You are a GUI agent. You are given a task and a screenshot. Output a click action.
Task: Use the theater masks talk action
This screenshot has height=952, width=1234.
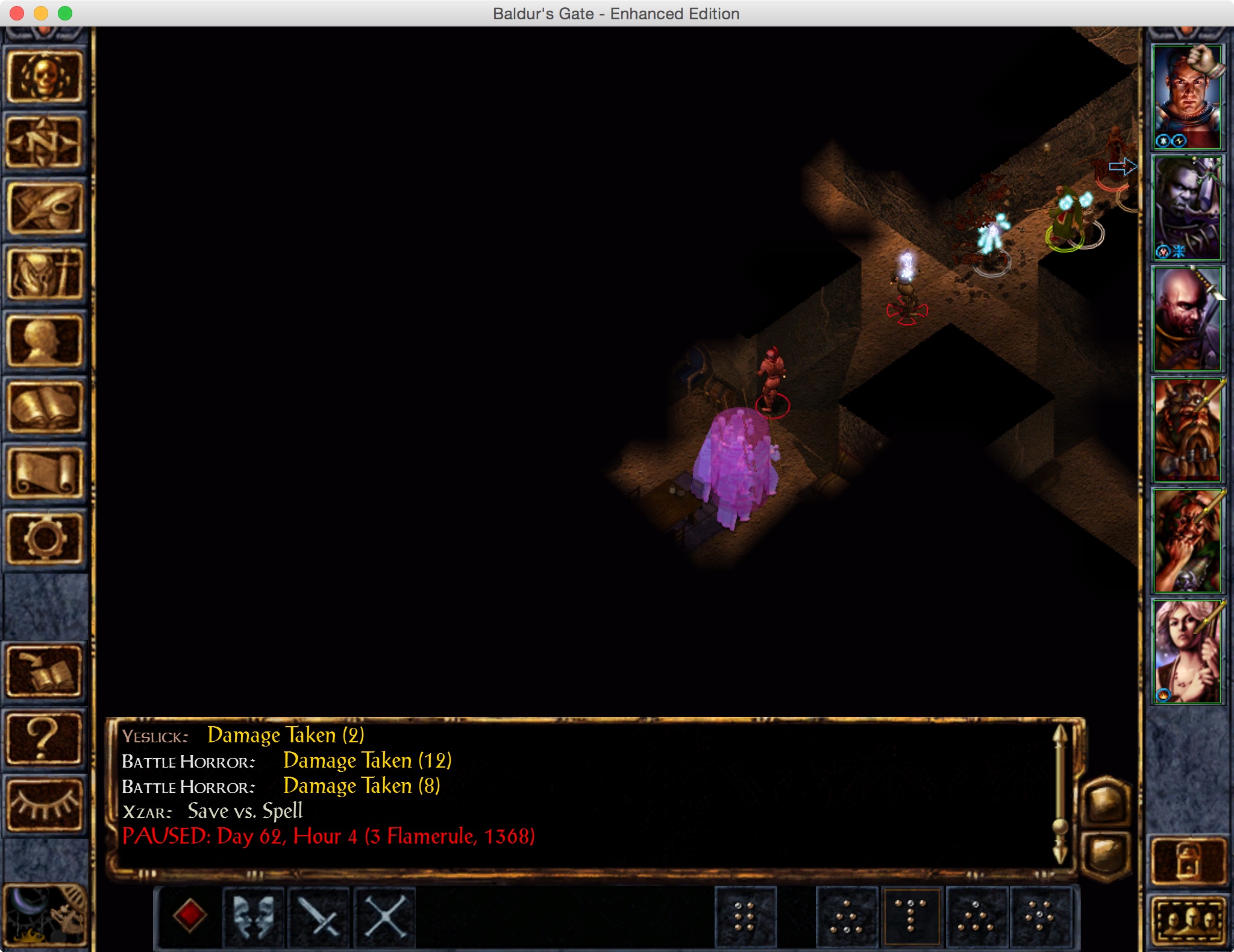pyautogui.click(x=254, y=917)
